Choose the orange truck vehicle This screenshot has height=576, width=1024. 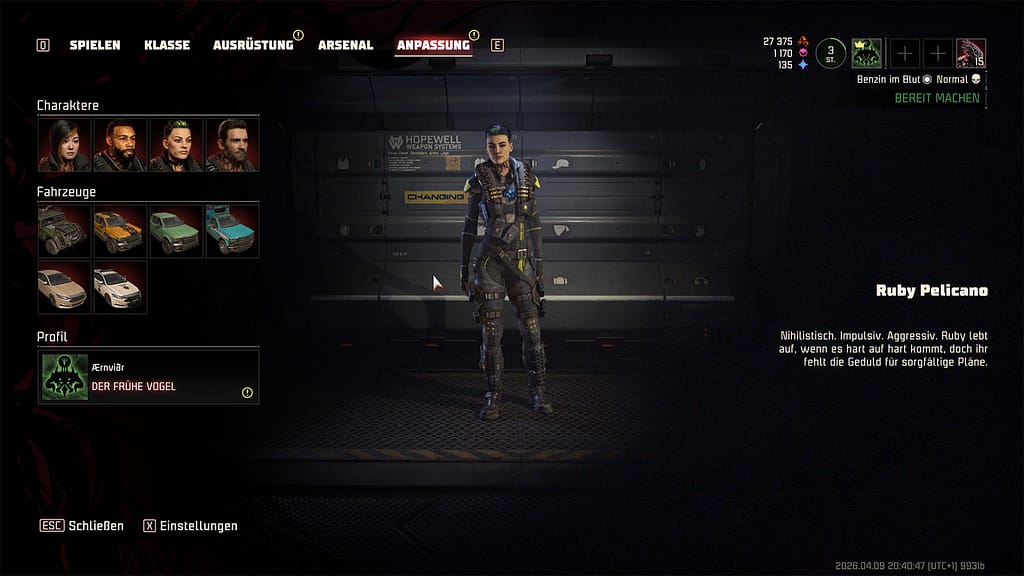[x=120, y=231]
